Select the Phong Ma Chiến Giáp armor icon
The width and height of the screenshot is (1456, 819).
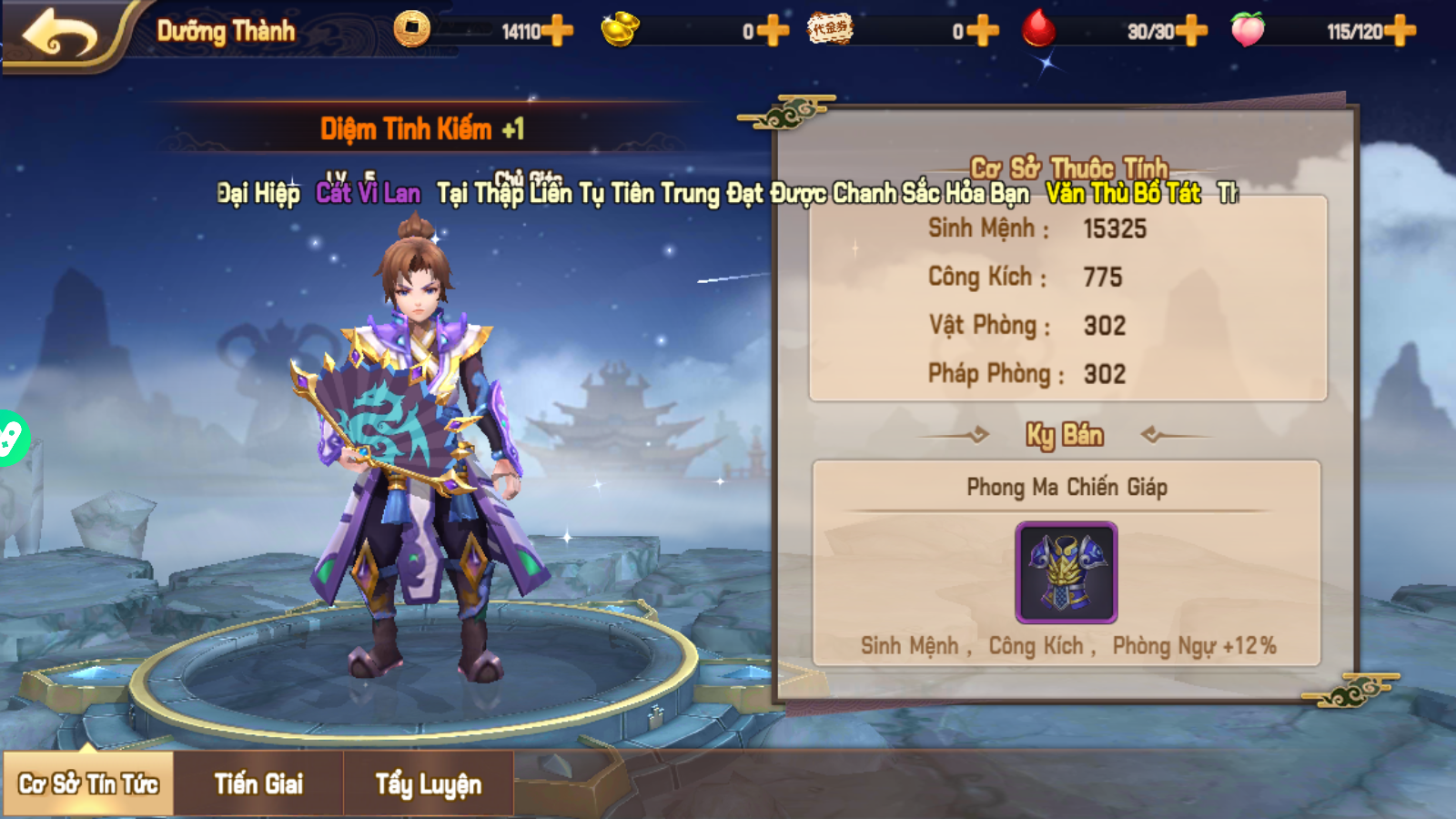(1066, 572)
